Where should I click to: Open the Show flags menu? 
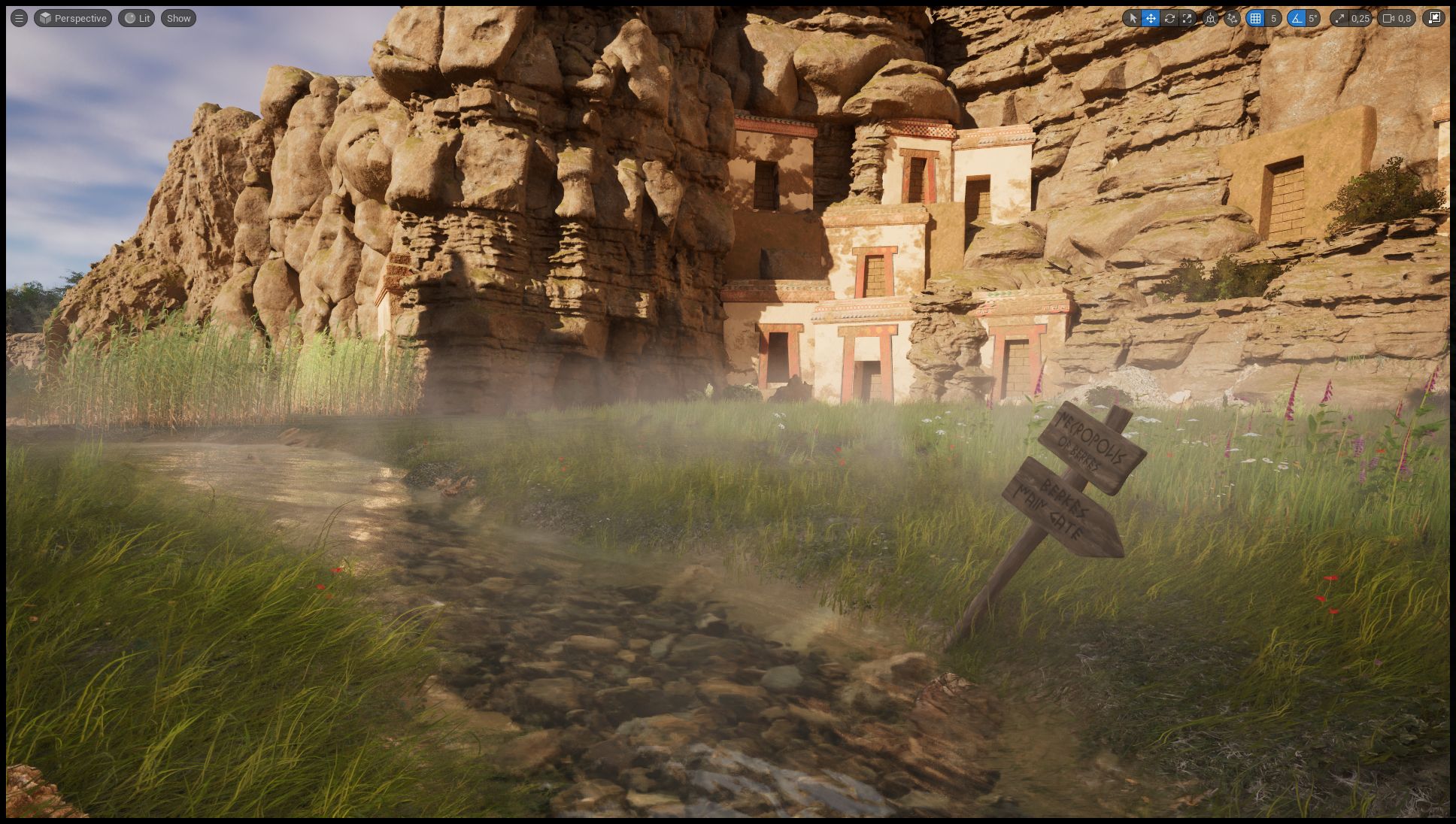[x=178, y=18]
